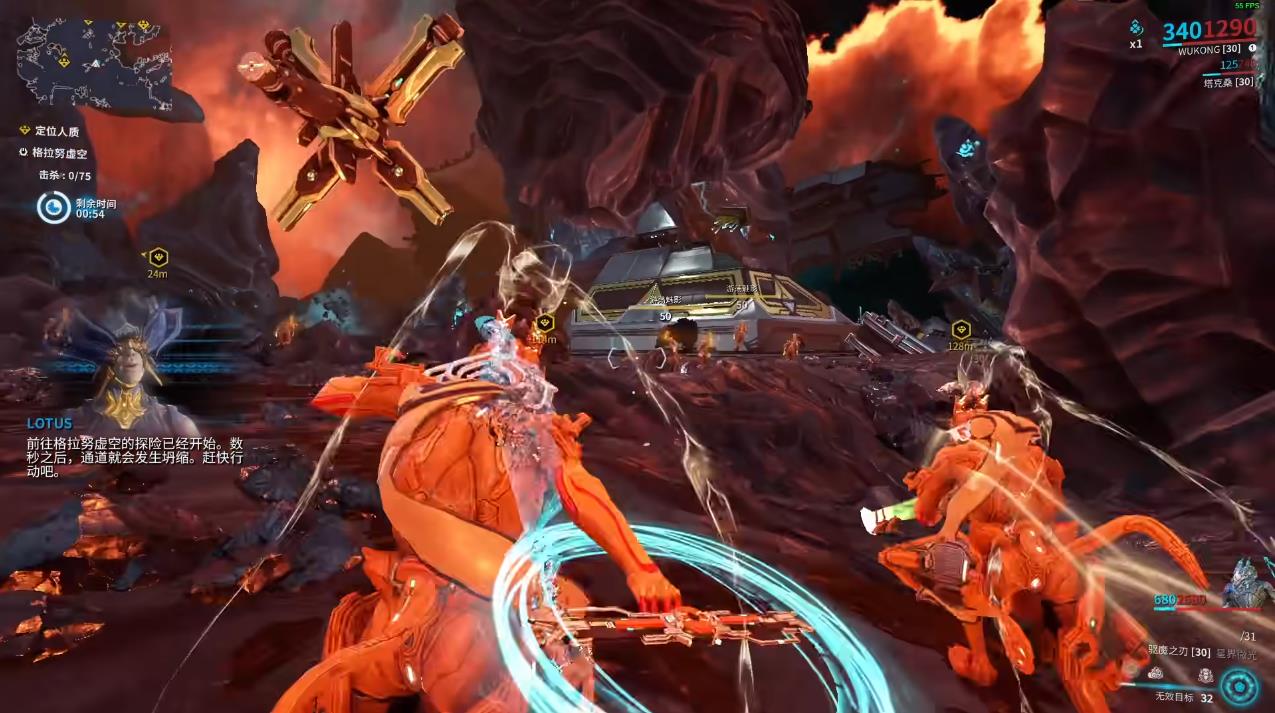Select the yellow waypoint marker labeled 128m
The width and height of the screenshot is (1275, 713).
pos(961,328)
